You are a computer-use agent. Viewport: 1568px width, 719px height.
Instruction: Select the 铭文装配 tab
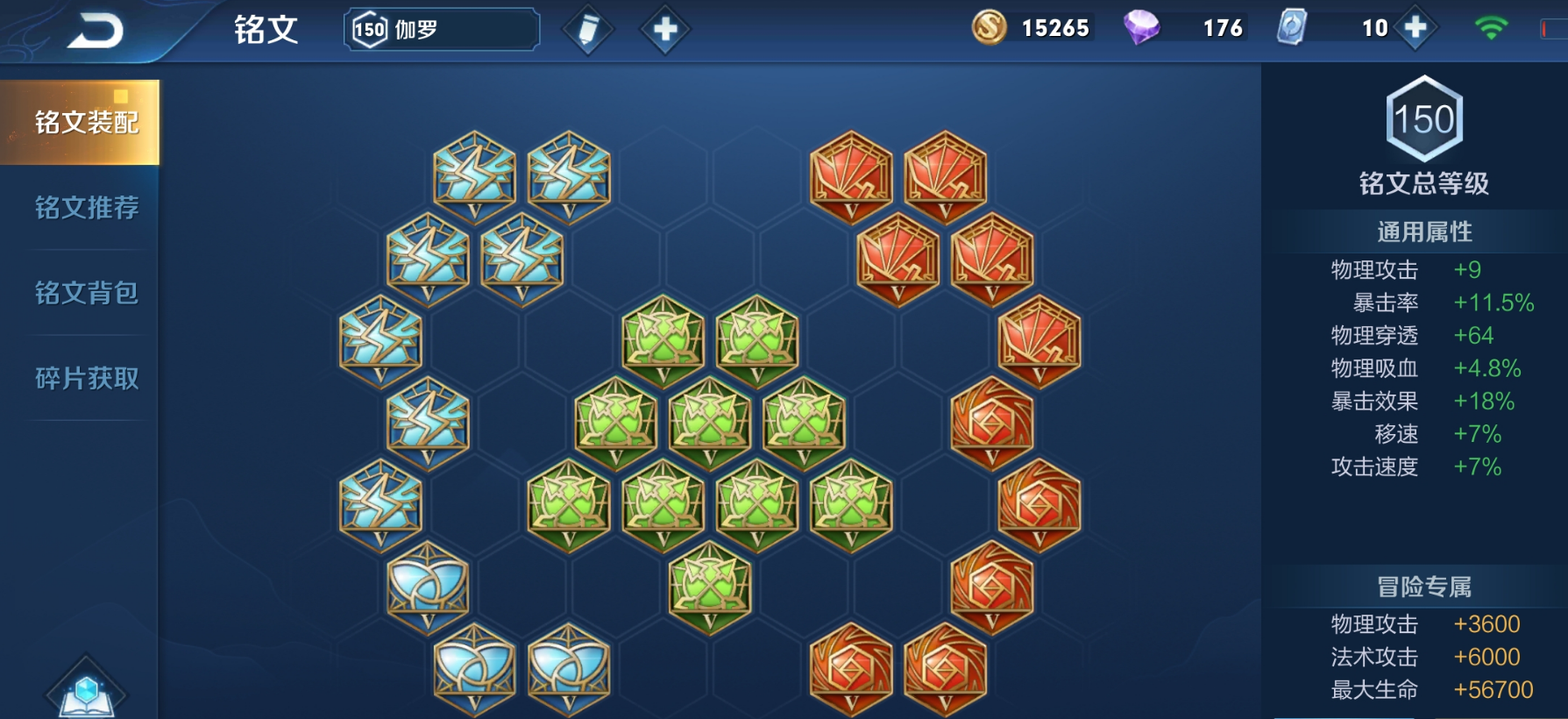[x=86, y=122]
